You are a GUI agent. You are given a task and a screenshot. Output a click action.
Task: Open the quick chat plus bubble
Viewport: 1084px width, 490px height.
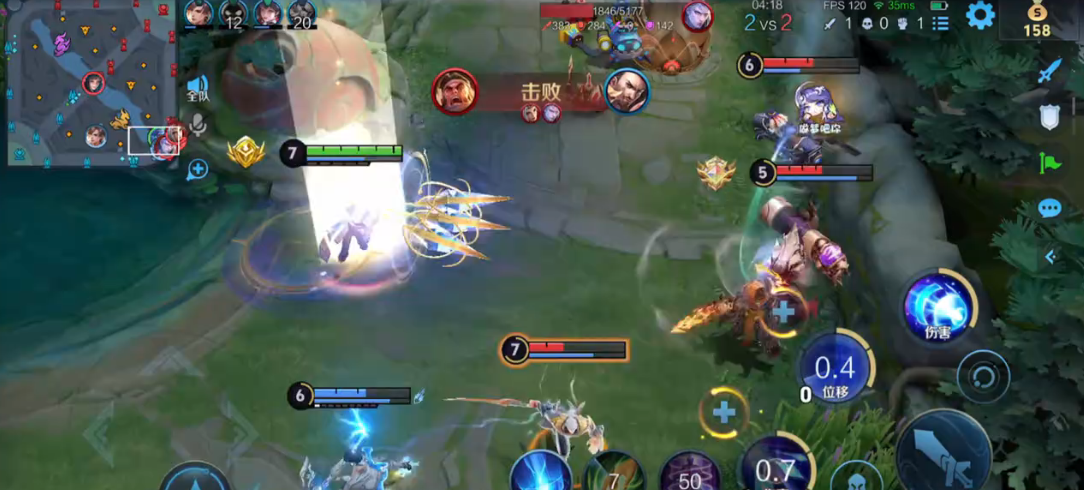click(x=197, y=168)
